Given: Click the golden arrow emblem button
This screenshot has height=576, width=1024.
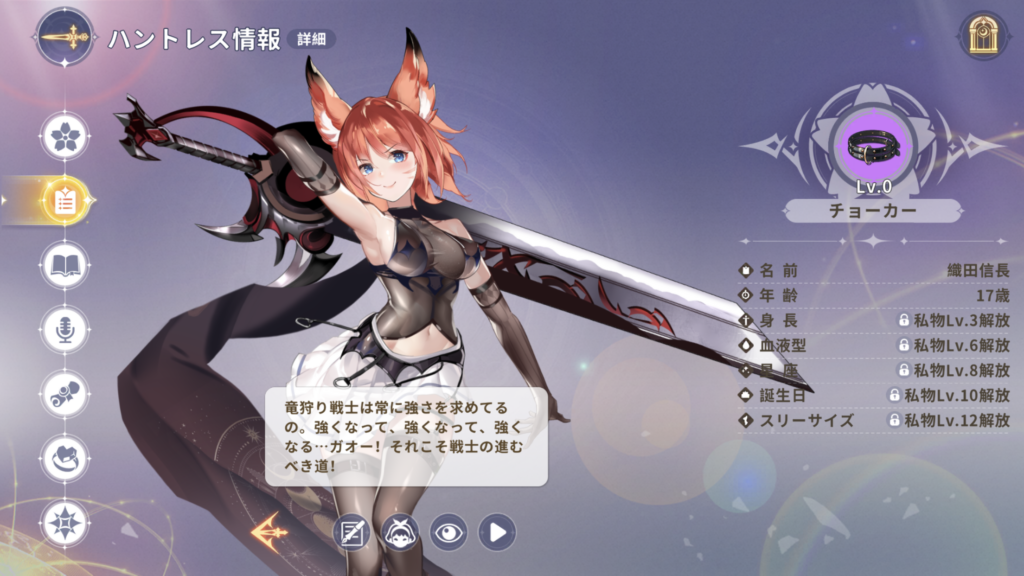Looking at the screenshot, I should pyautogui.click(x=269, y=530).
